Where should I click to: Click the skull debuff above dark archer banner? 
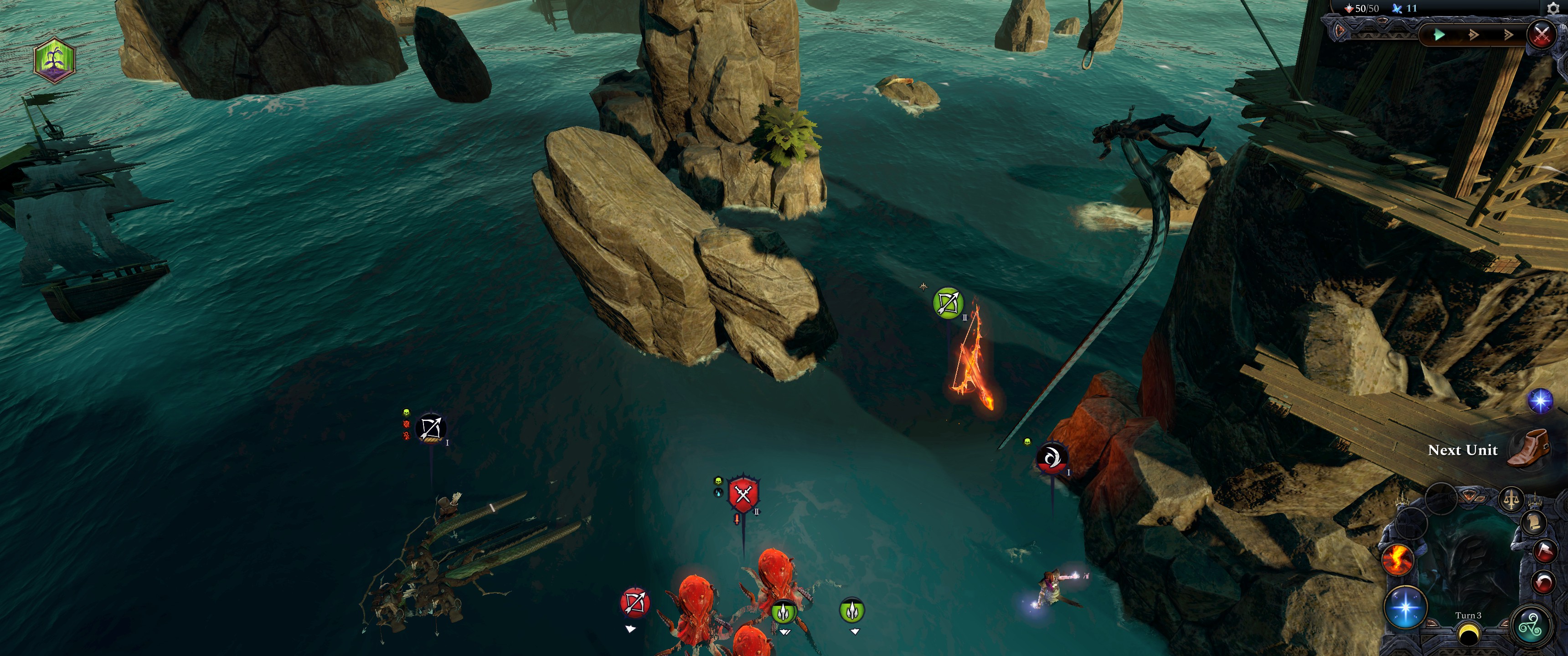[407, 413]
